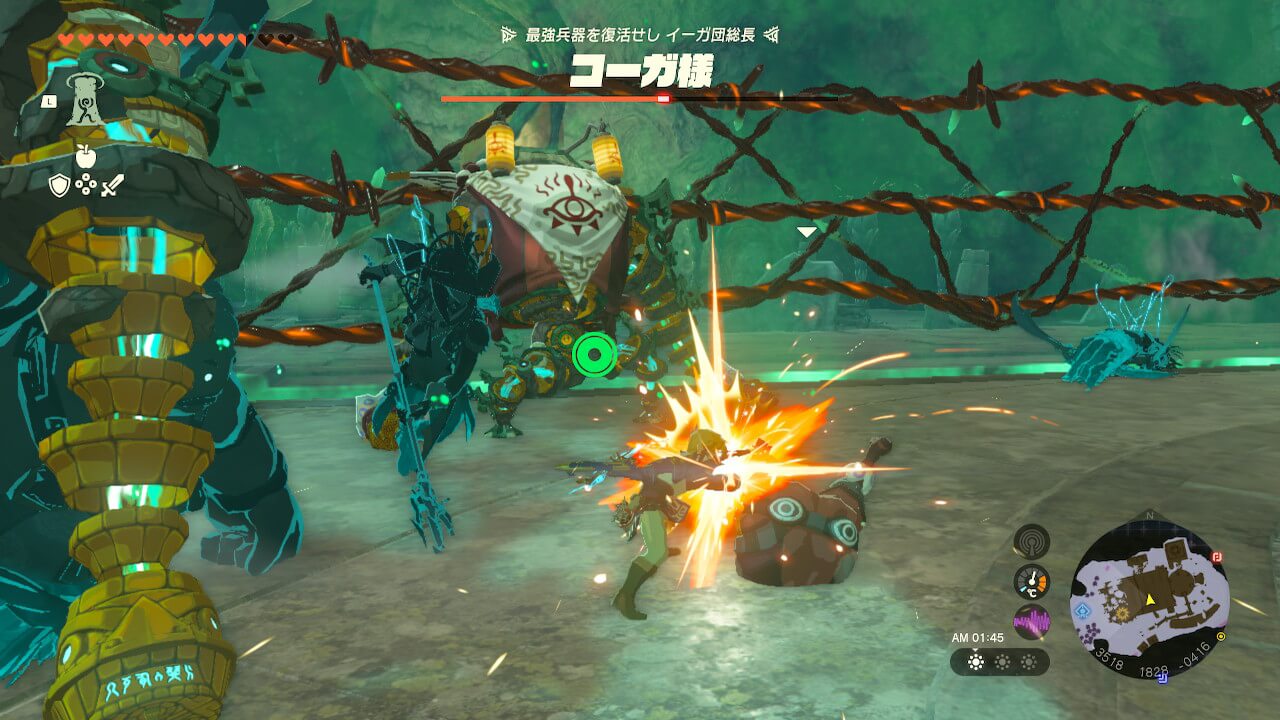Viewport: 1280px width, 720px height.
Task: Select the blue stamp below the minimap
Action: pyautogui.click(x=1163, y=680)
